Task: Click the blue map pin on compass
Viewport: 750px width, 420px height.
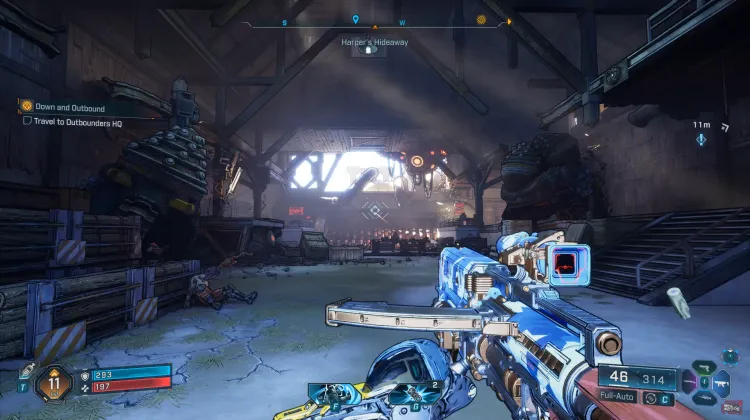Action: pos(355,19)
